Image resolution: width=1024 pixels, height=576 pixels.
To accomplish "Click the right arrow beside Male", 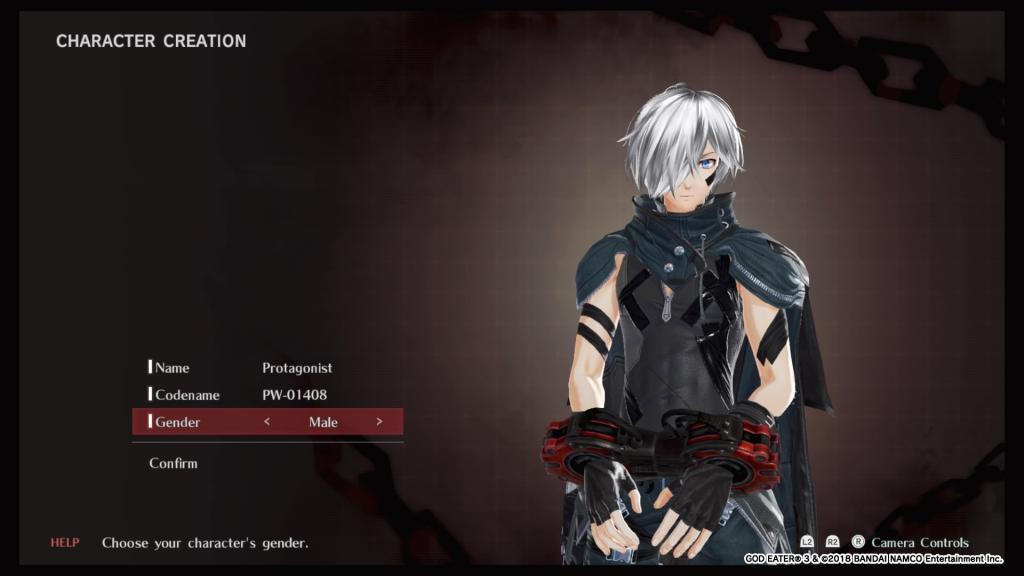I will coord(379,422).
